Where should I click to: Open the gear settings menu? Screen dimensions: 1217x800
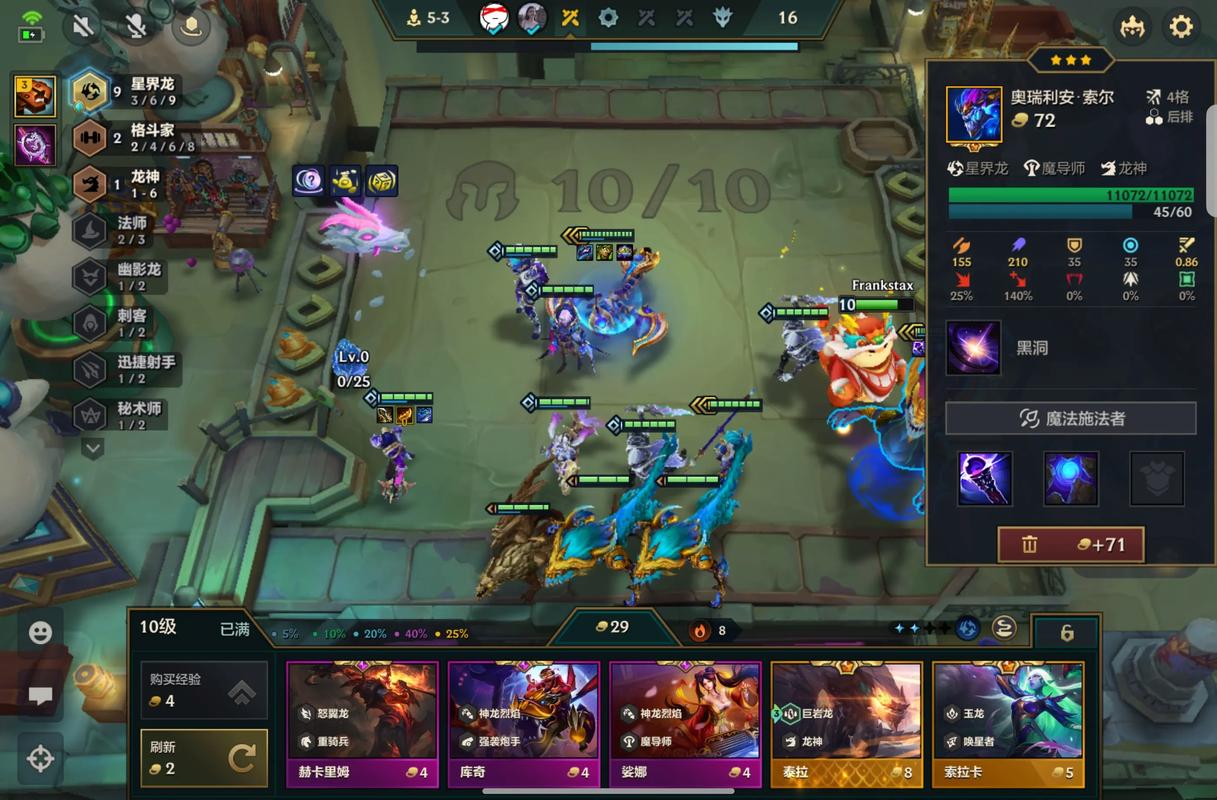coord(1181,26)
